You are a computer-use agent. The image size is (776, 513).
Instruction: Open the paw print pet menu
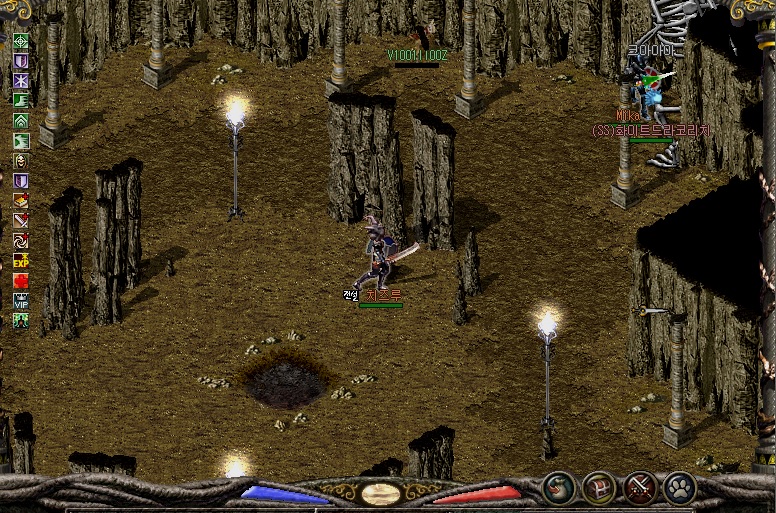click(x=680, y=487)
